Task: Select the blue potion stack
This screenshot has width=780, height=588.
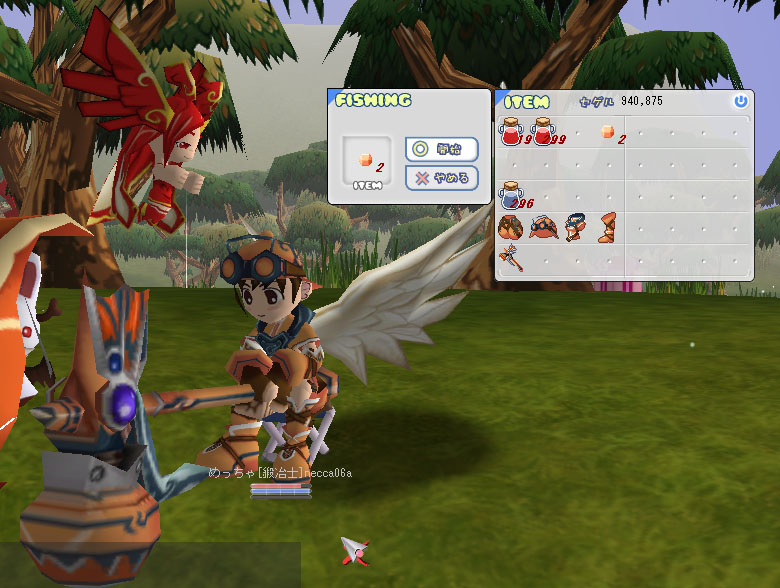Action: pos(512,194)
